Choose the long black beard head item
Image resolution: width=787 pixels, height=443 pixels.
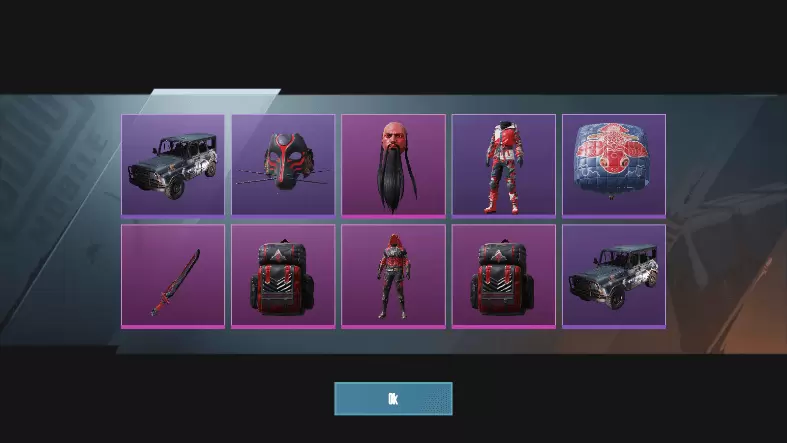coord(393,165)
